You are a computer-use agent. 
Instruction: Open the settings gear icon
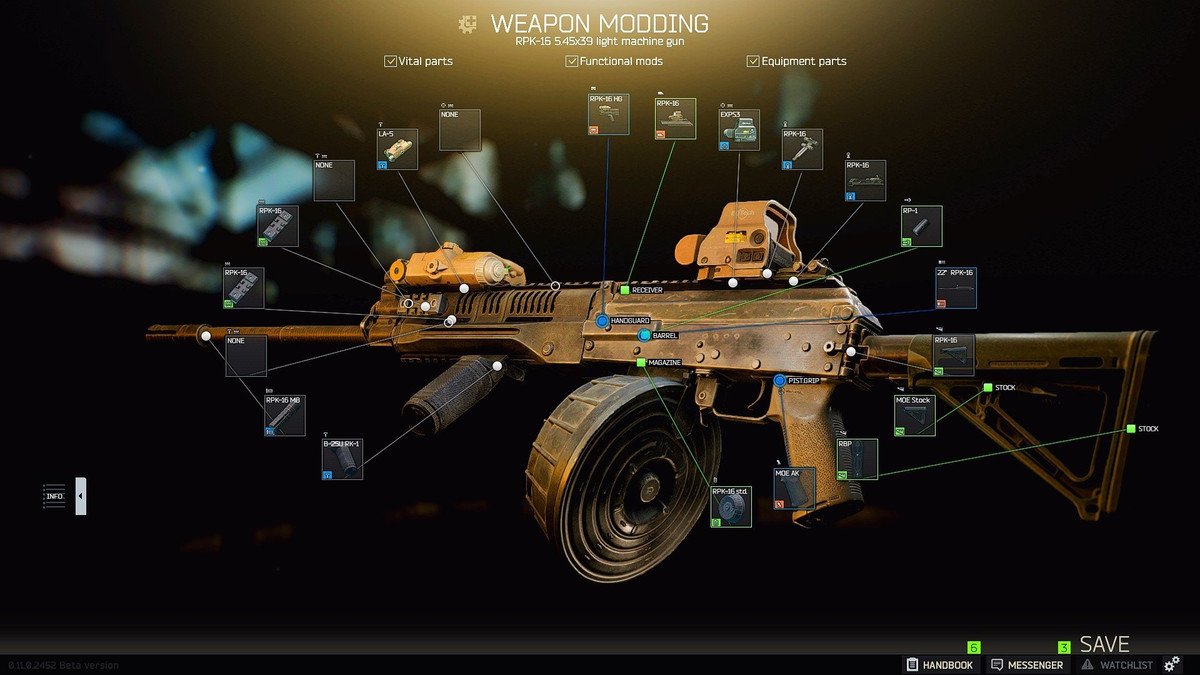[1173, 665]
